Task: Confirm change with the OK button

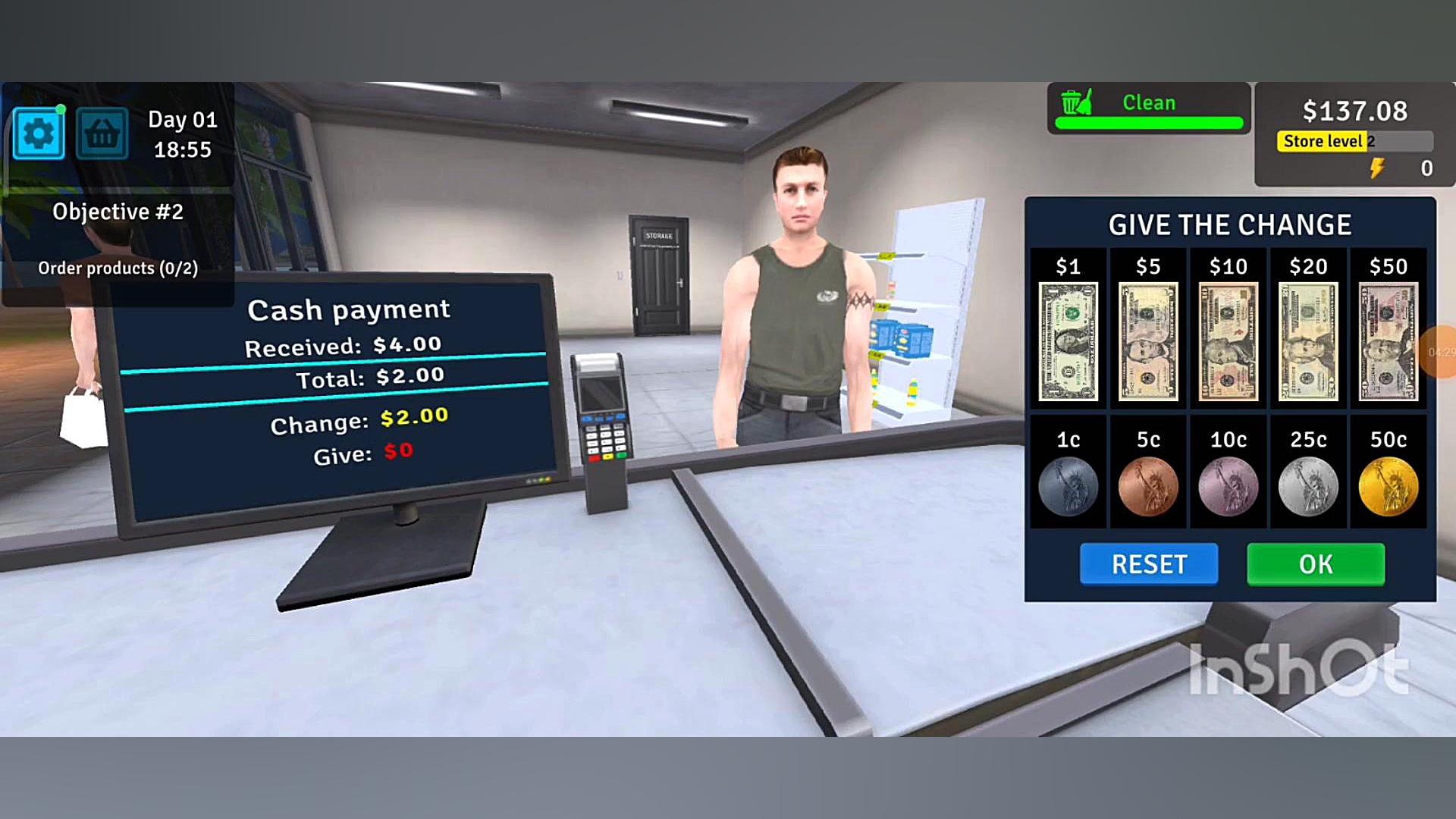Action: (1315, 564)
